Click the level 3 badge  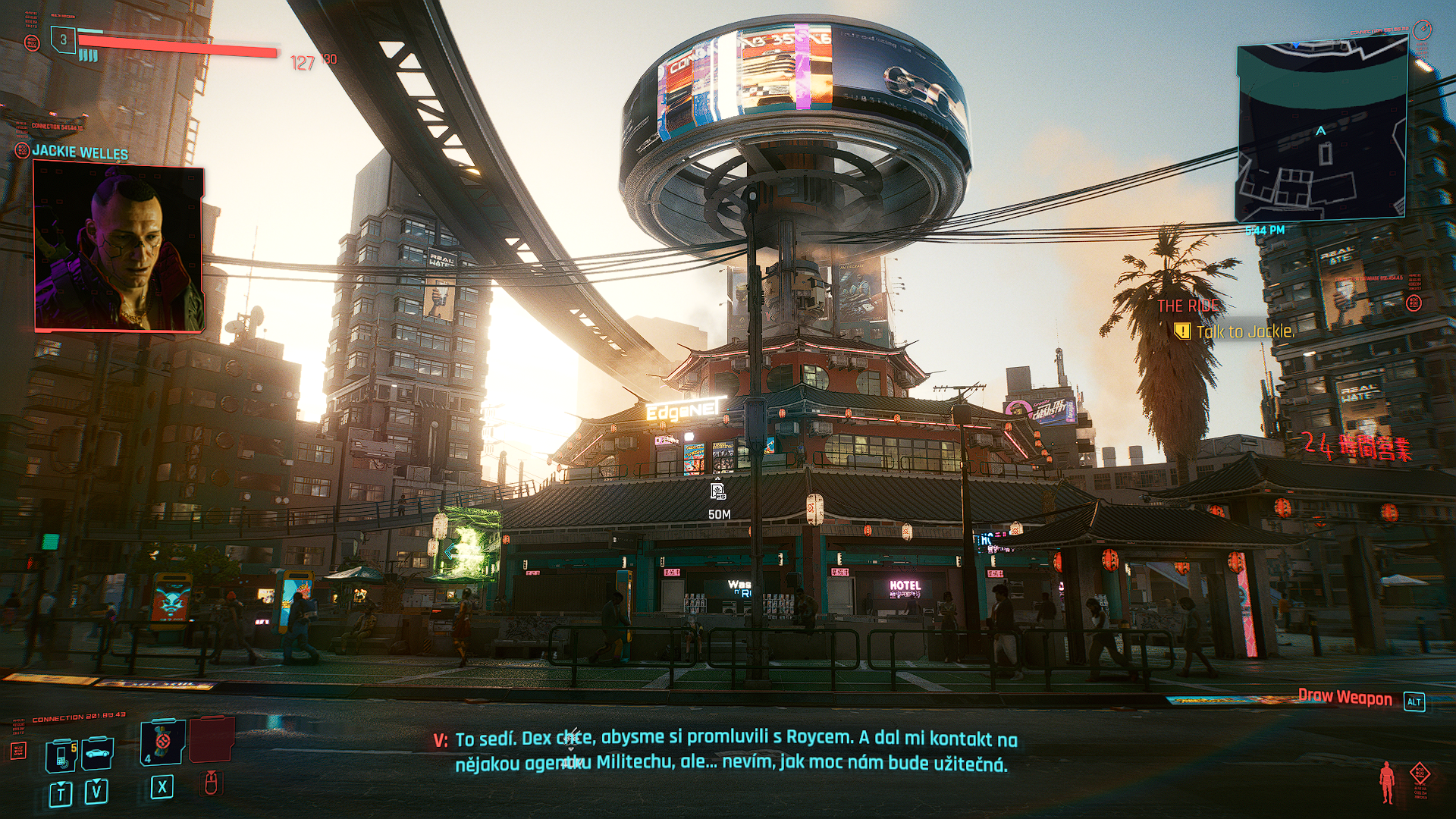64,39
